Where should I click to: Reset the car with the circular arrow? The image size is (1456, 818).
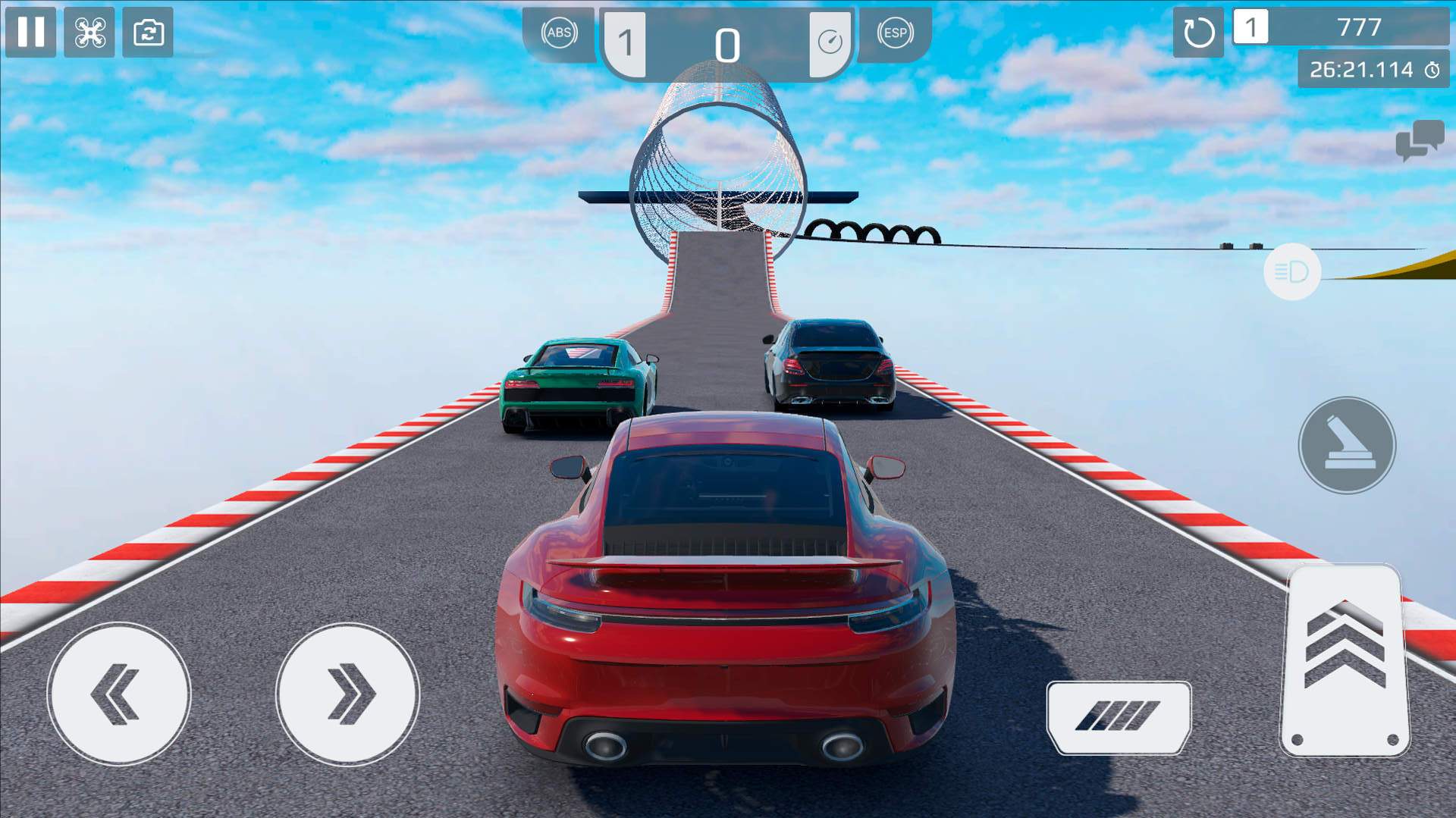[1198, 33]
